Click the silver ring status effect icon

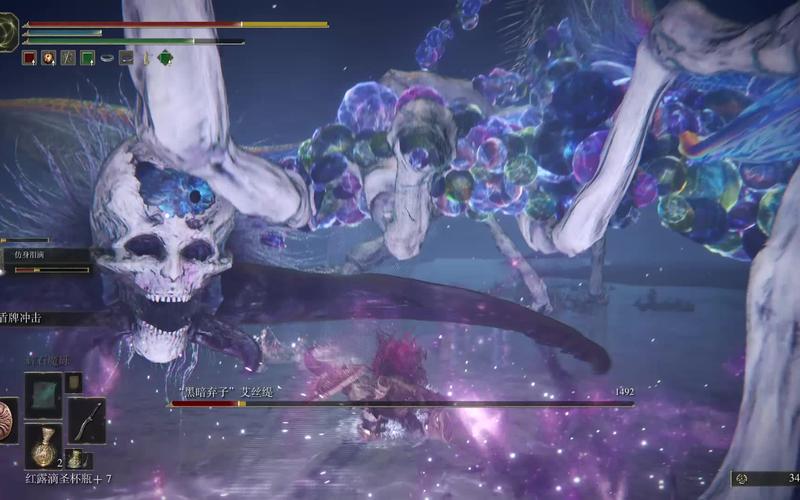pyautogui.click(x=107, y=58)
